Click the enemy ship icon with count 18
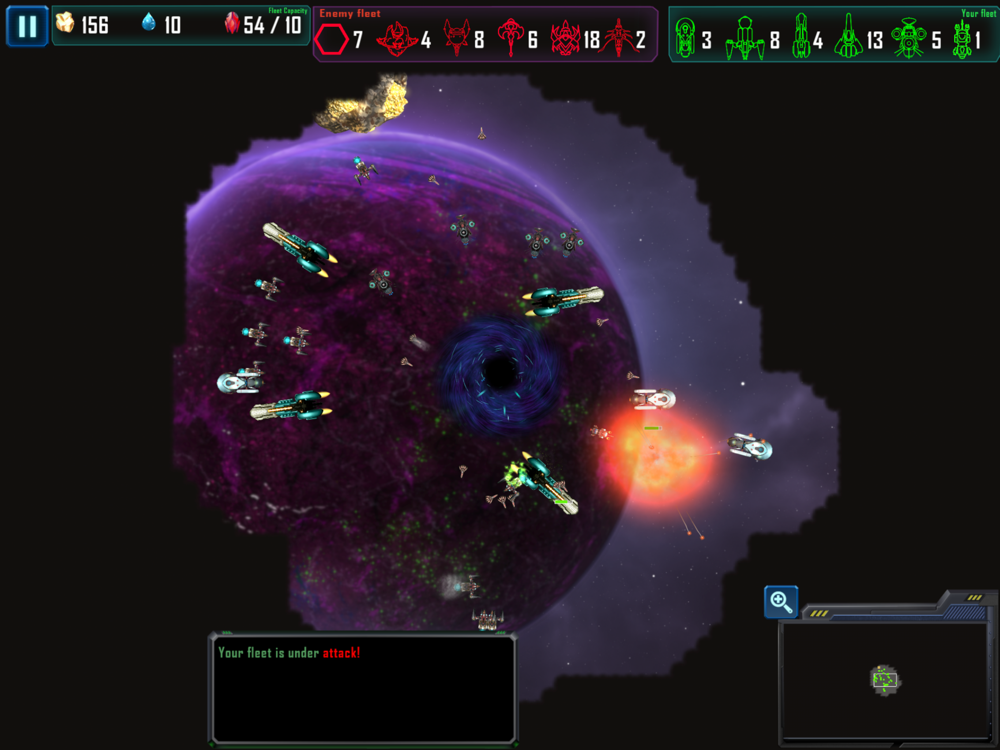Image resolution: width=1000 pixels, height=750 pixels. (x=566, y=40)
